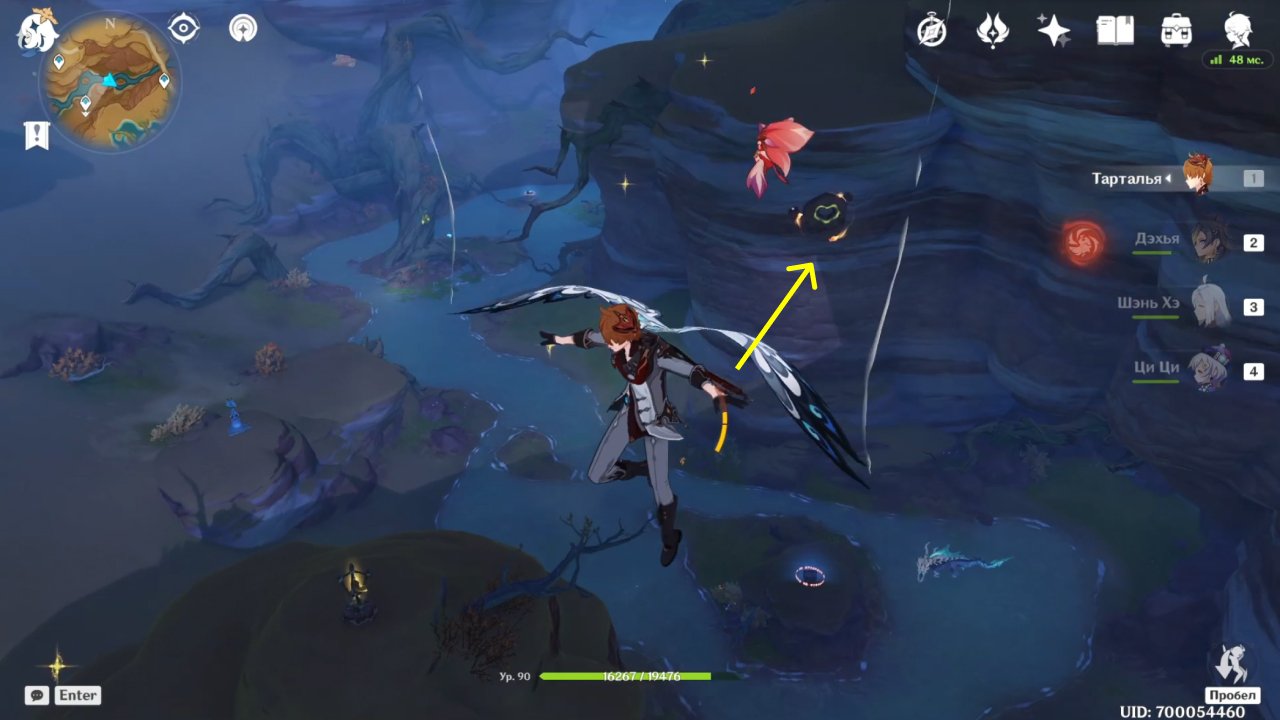Image resolution: width=1280 pixels, height=720 pixels.
Task: Open the map from the circular minimap
Action: [x=110, y=81]
